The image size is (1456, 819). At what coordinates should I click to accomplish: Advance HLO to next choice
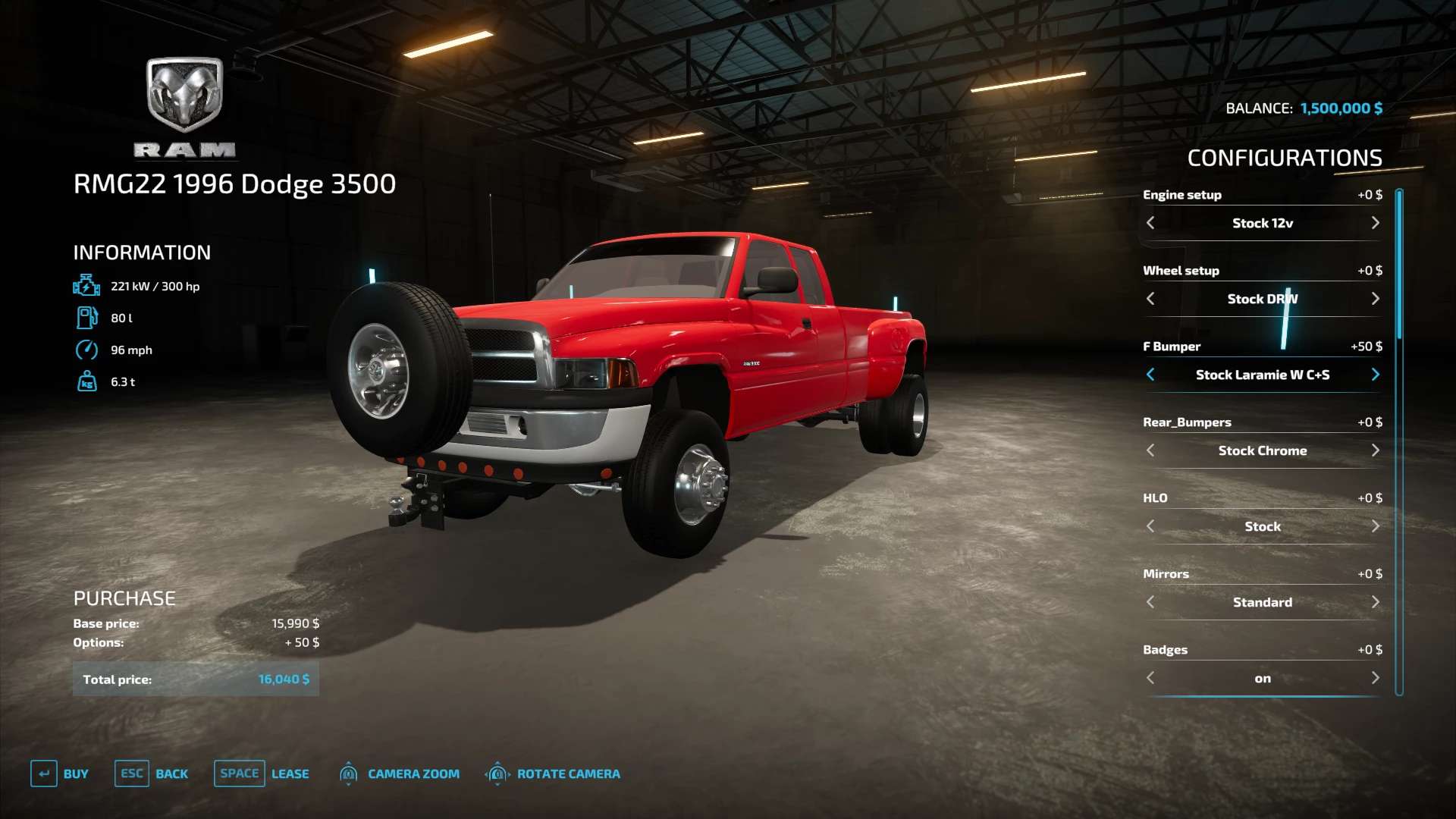click(1375, 526)
